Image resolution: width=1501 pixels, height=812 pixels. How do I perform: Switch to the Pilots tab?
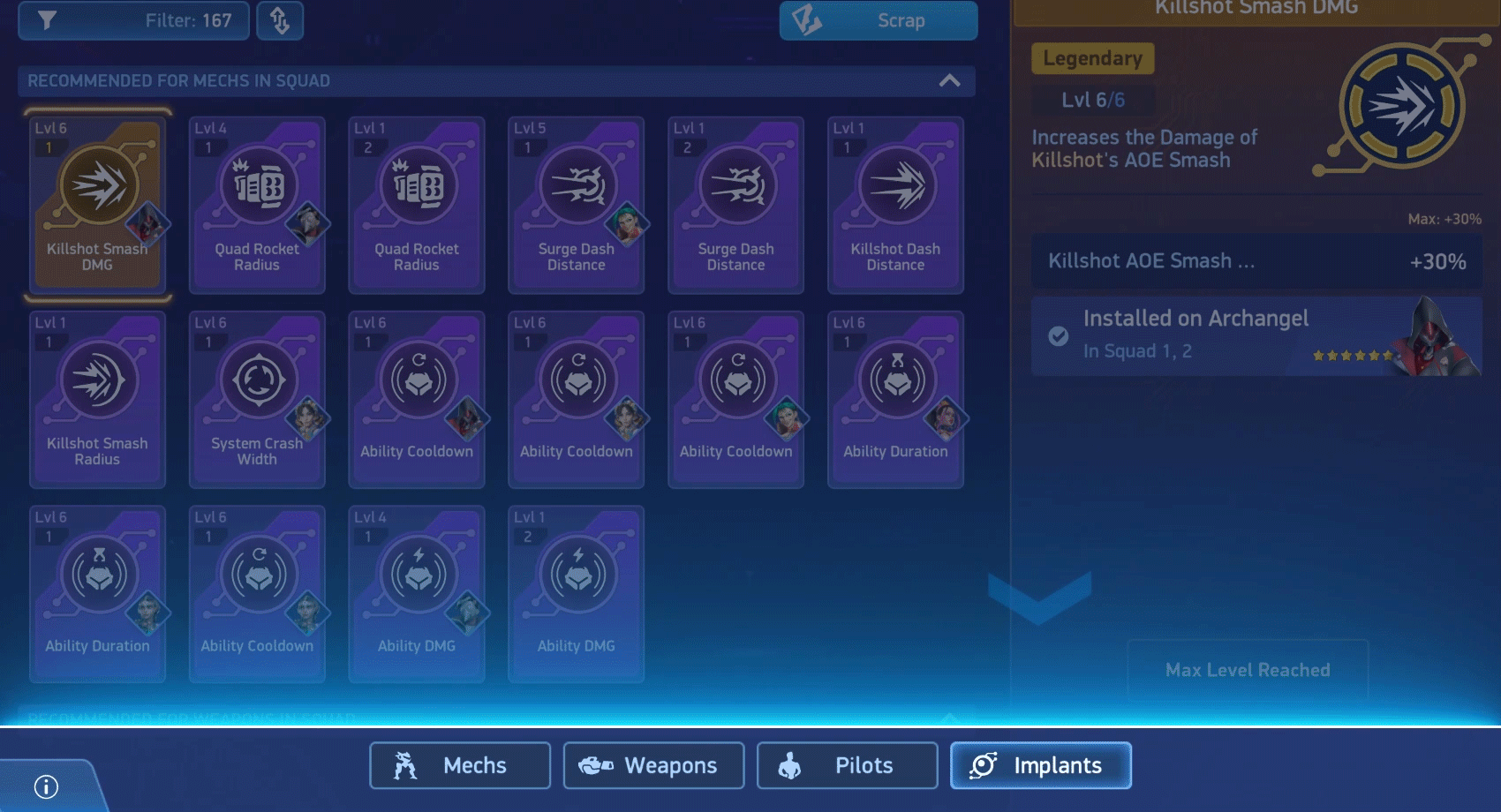846,765
